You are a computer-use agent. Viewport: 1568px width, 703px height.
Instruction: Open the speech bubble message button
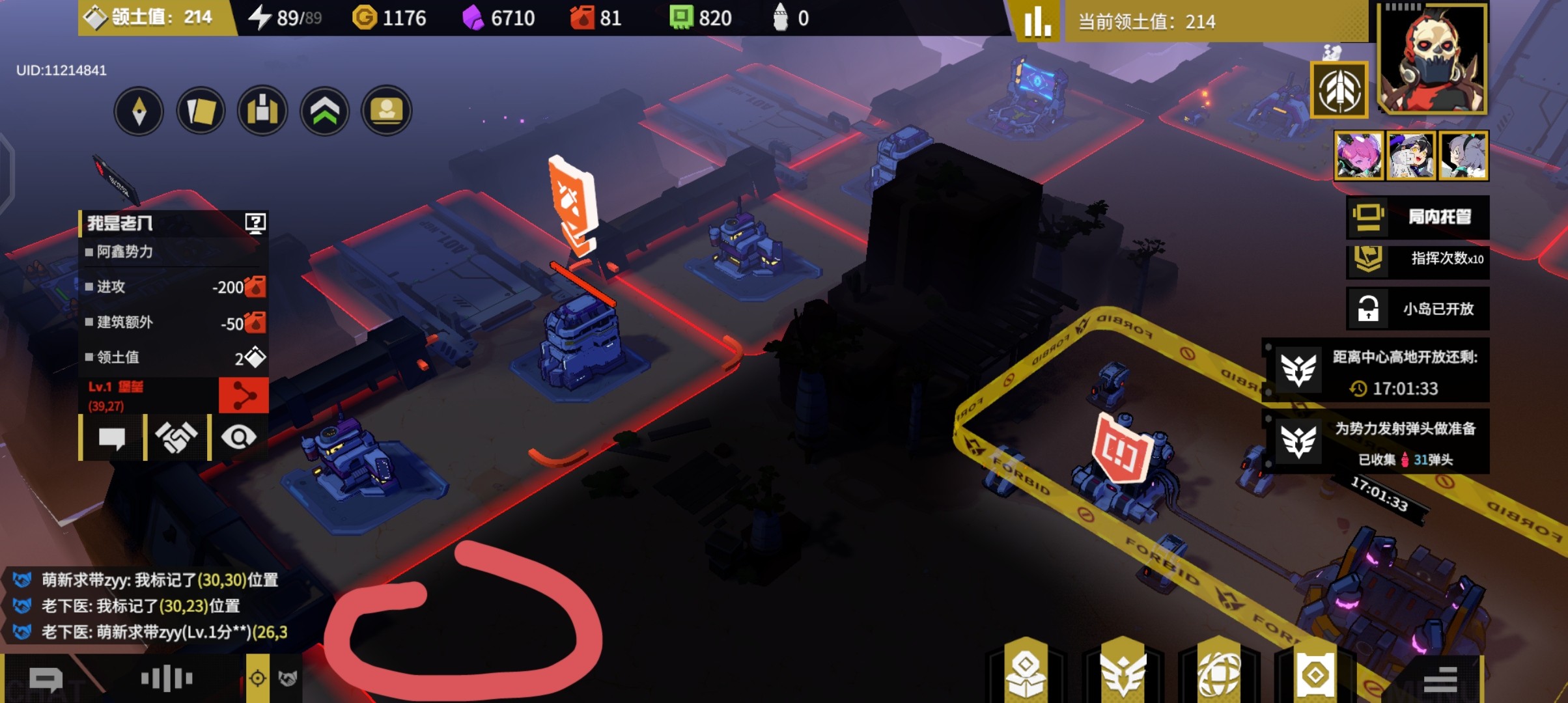(111, 437)
